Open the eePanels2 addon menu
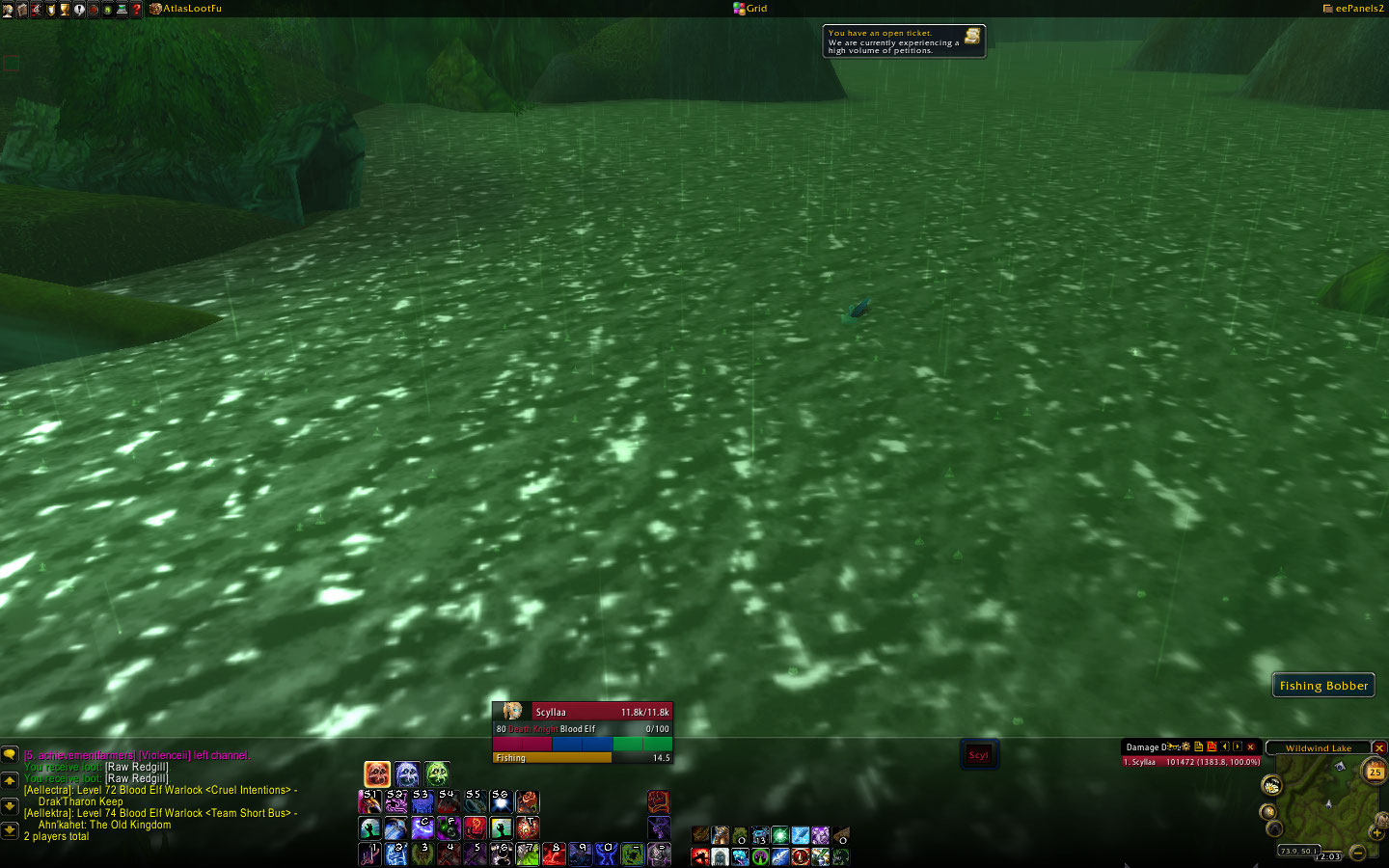1389x868 pixels. click(1353, 9)
